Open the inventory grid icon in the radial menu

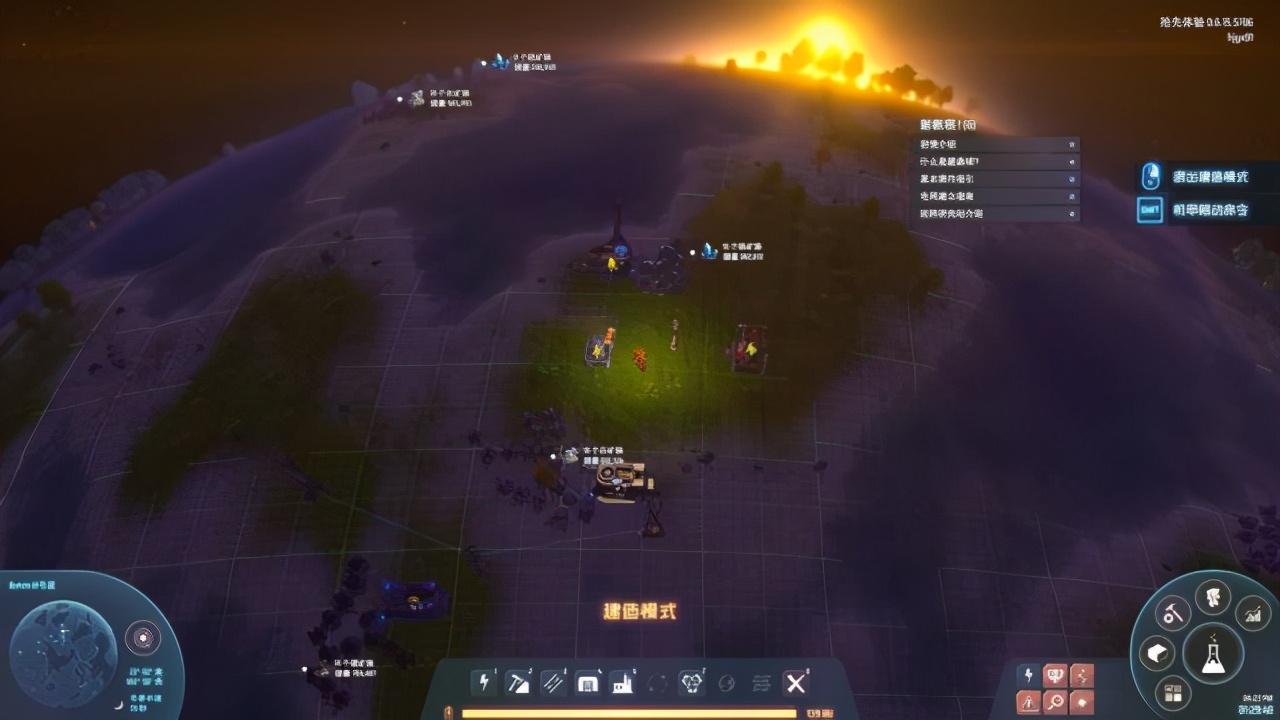tap(1173, 691)
